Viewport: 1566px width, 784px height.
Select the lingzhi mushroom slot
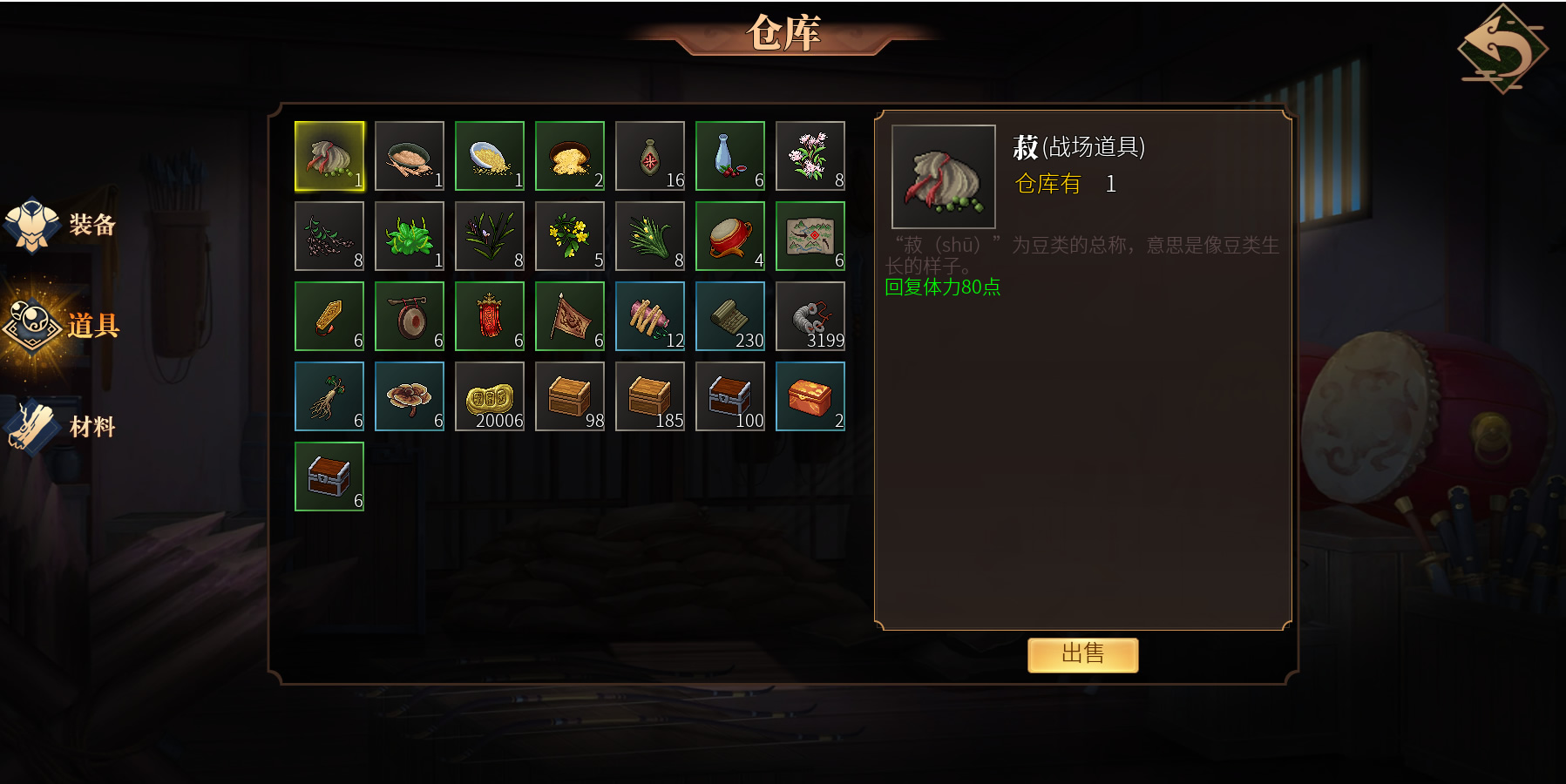click(410, 396)
